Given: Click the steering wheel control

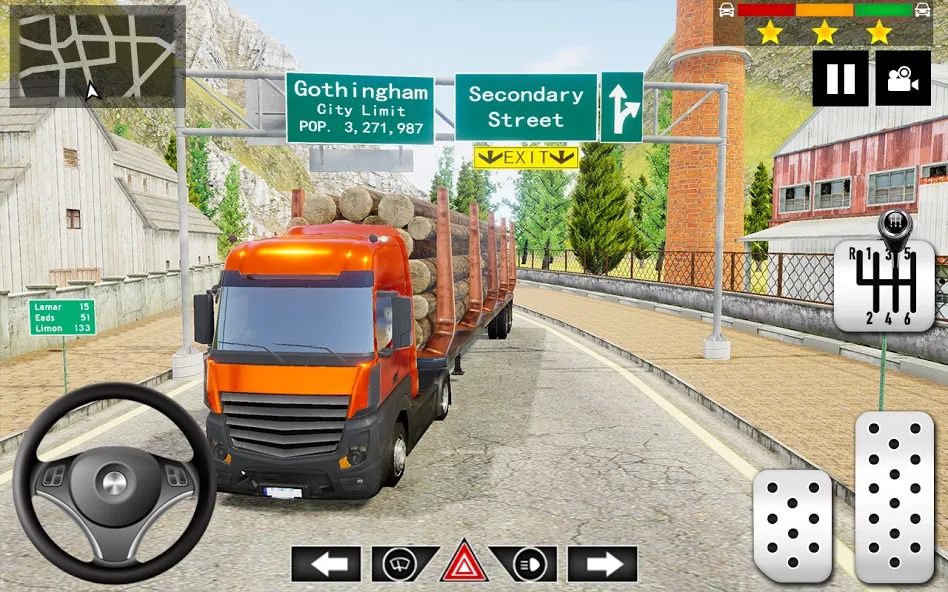Looking at the screenshot, I should pyautogui.click(x=114, y=483).
